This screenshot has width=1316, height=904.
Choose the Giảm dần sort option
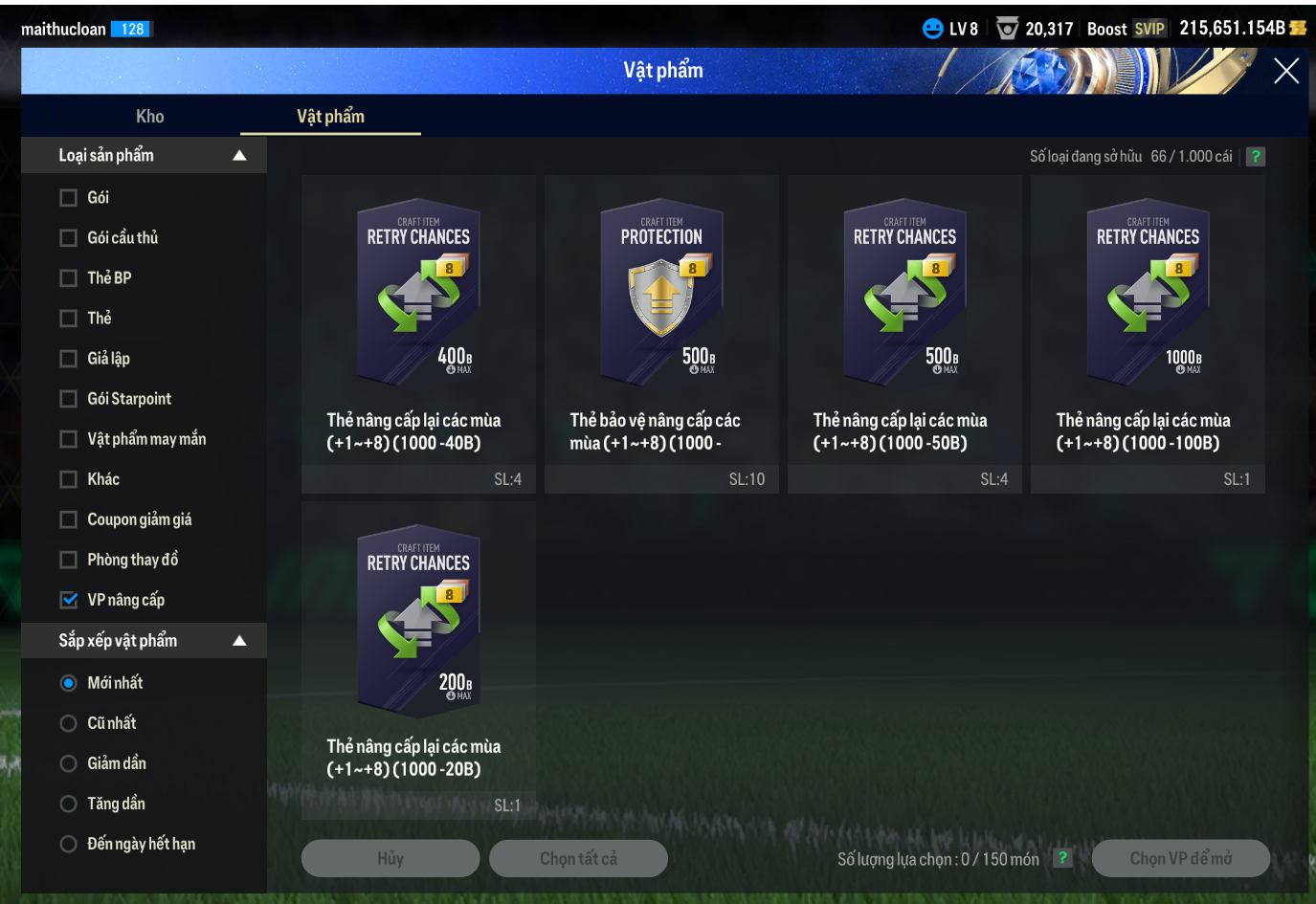coord(69,763)
